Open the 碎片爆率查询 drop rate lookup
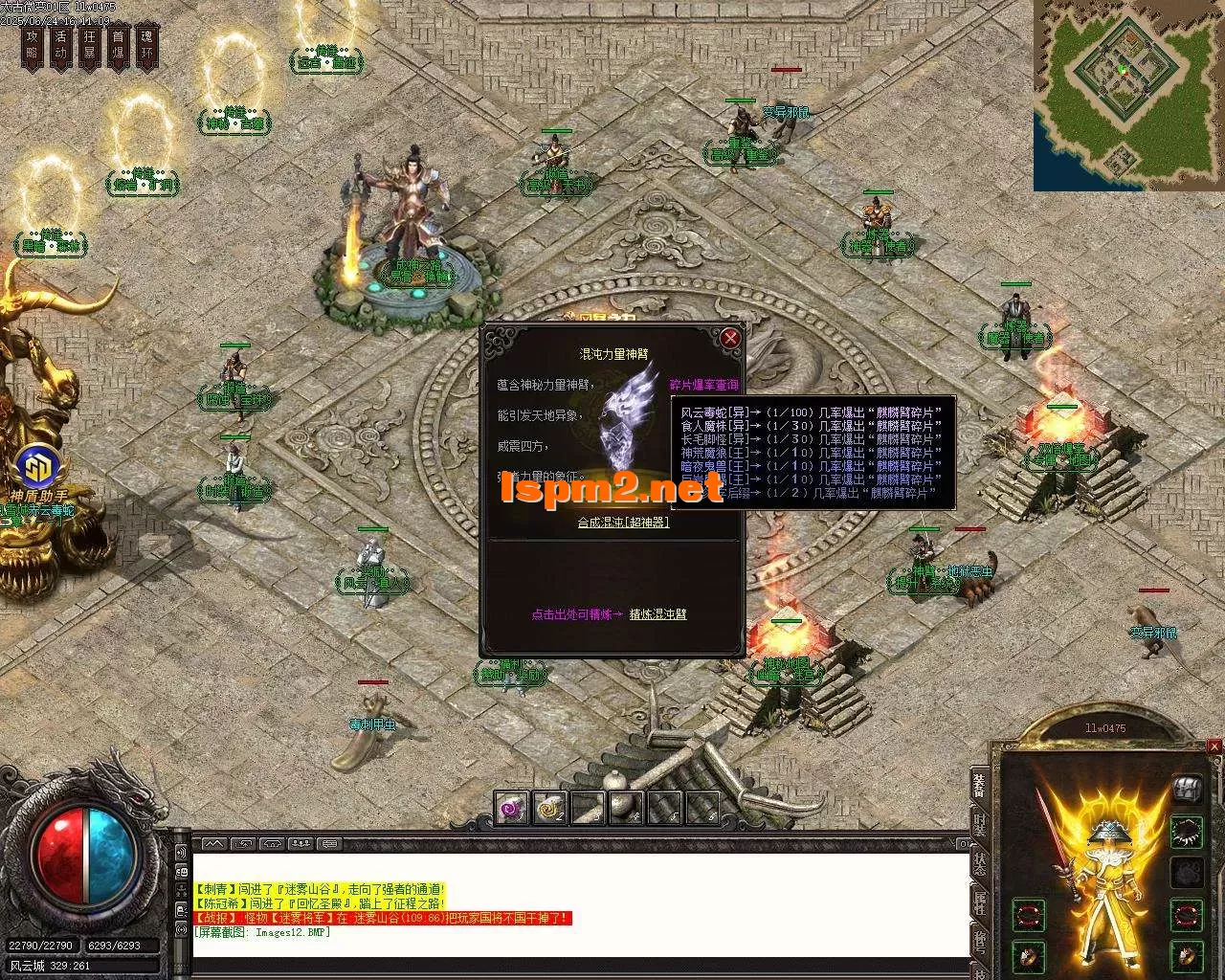Viewport: 1225px width, 980px height. click(x=703, y=385)
